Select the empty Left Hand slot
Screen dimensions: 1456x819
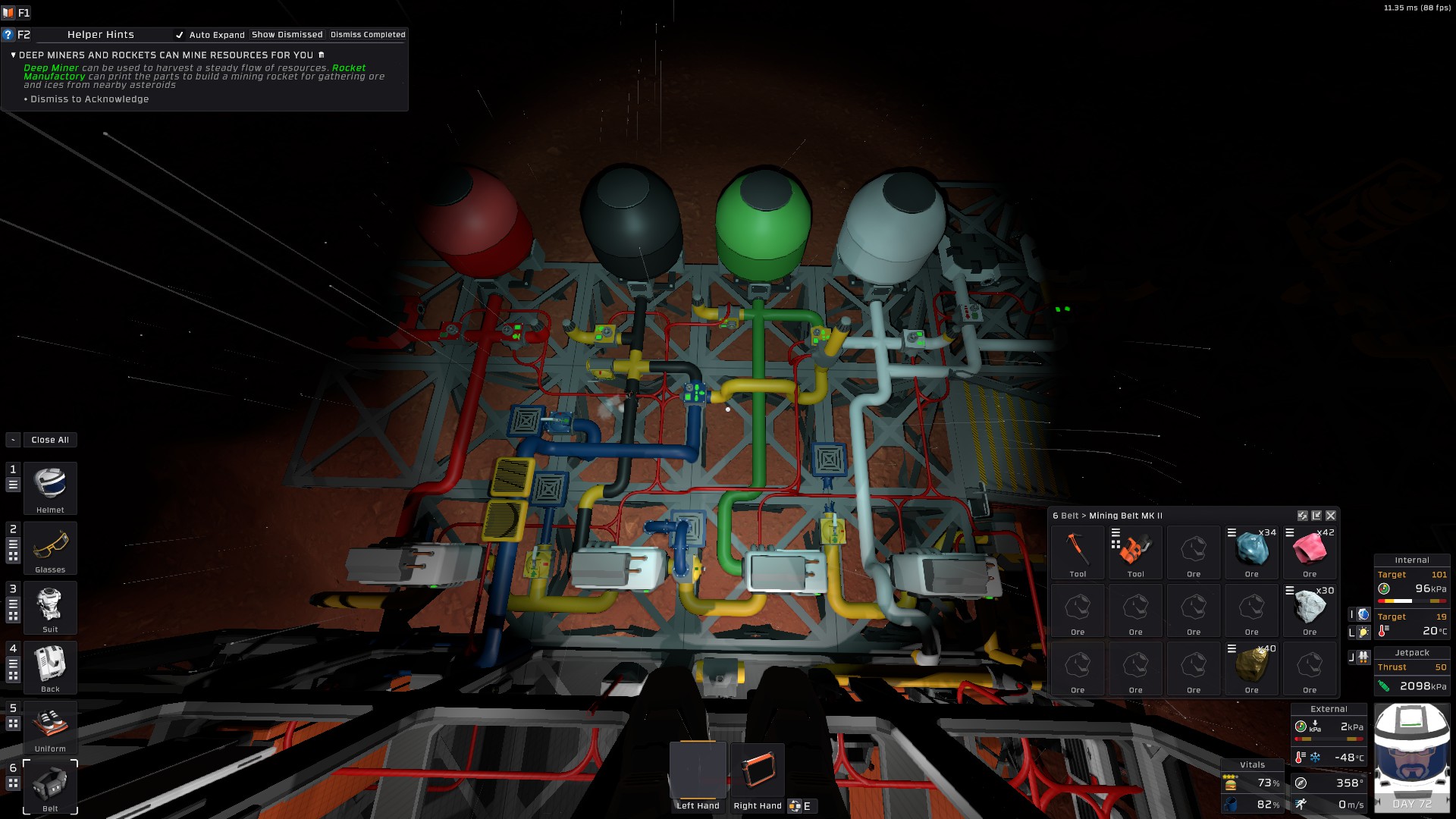(x=698, y=771)
